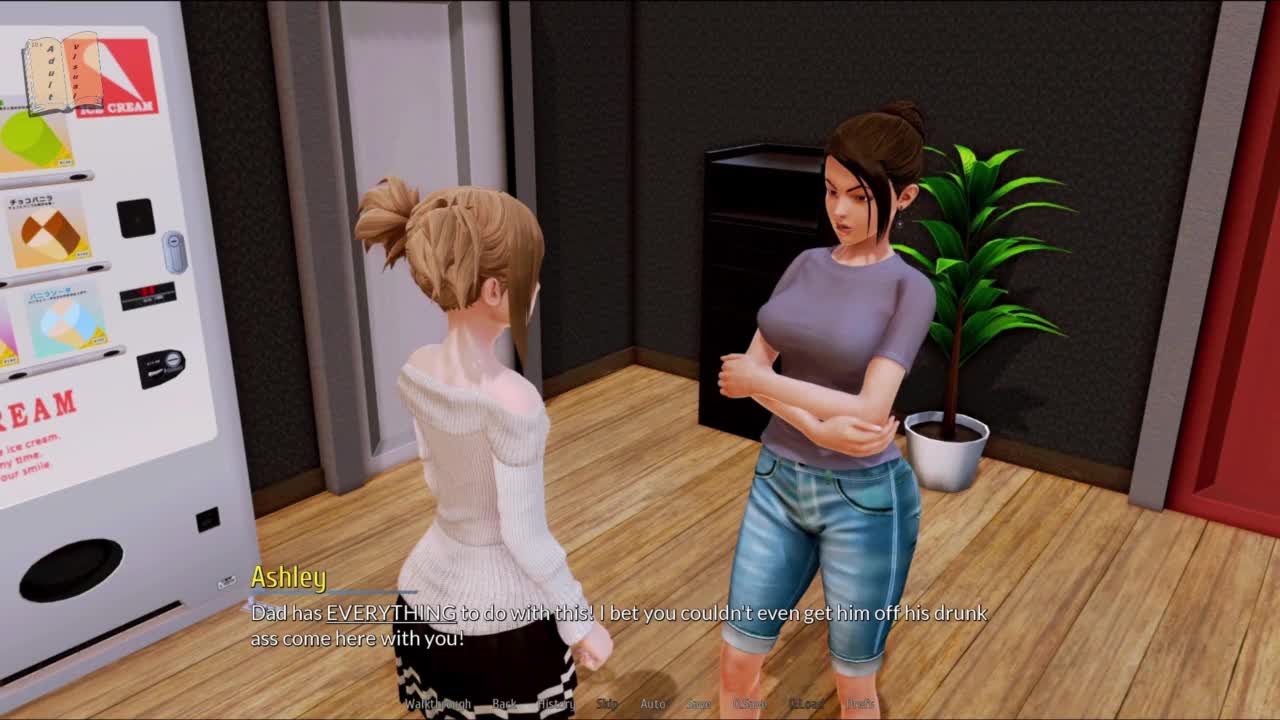Open the Prefs preferences menu
This screenshot has height=720, width=1280.
click(860, 704)
